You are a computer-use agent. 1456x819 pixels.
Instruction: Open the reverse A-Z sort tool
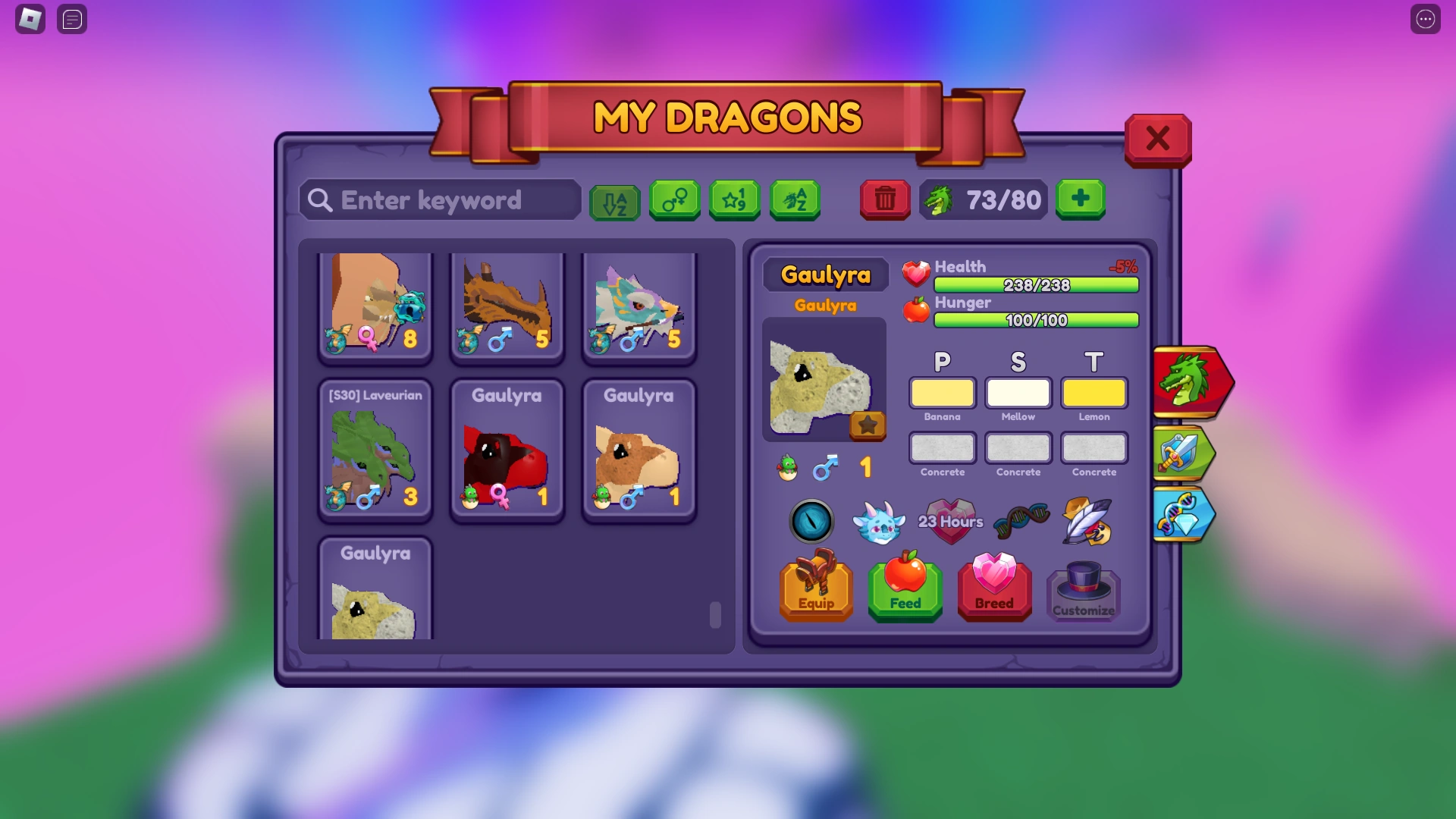(615, 199)
